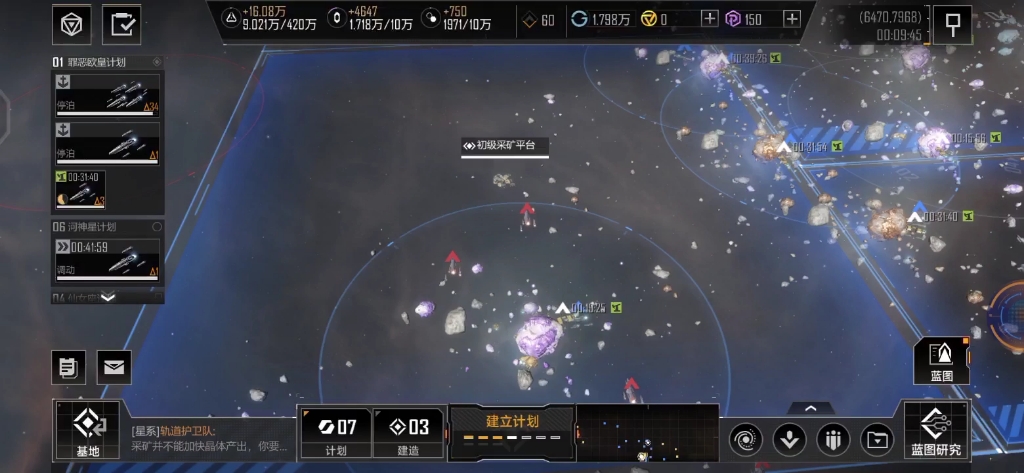The width and height of the screenshot is (1024, 473).
Task: Open the 建造 construction queue
Action: pos(408,432)
